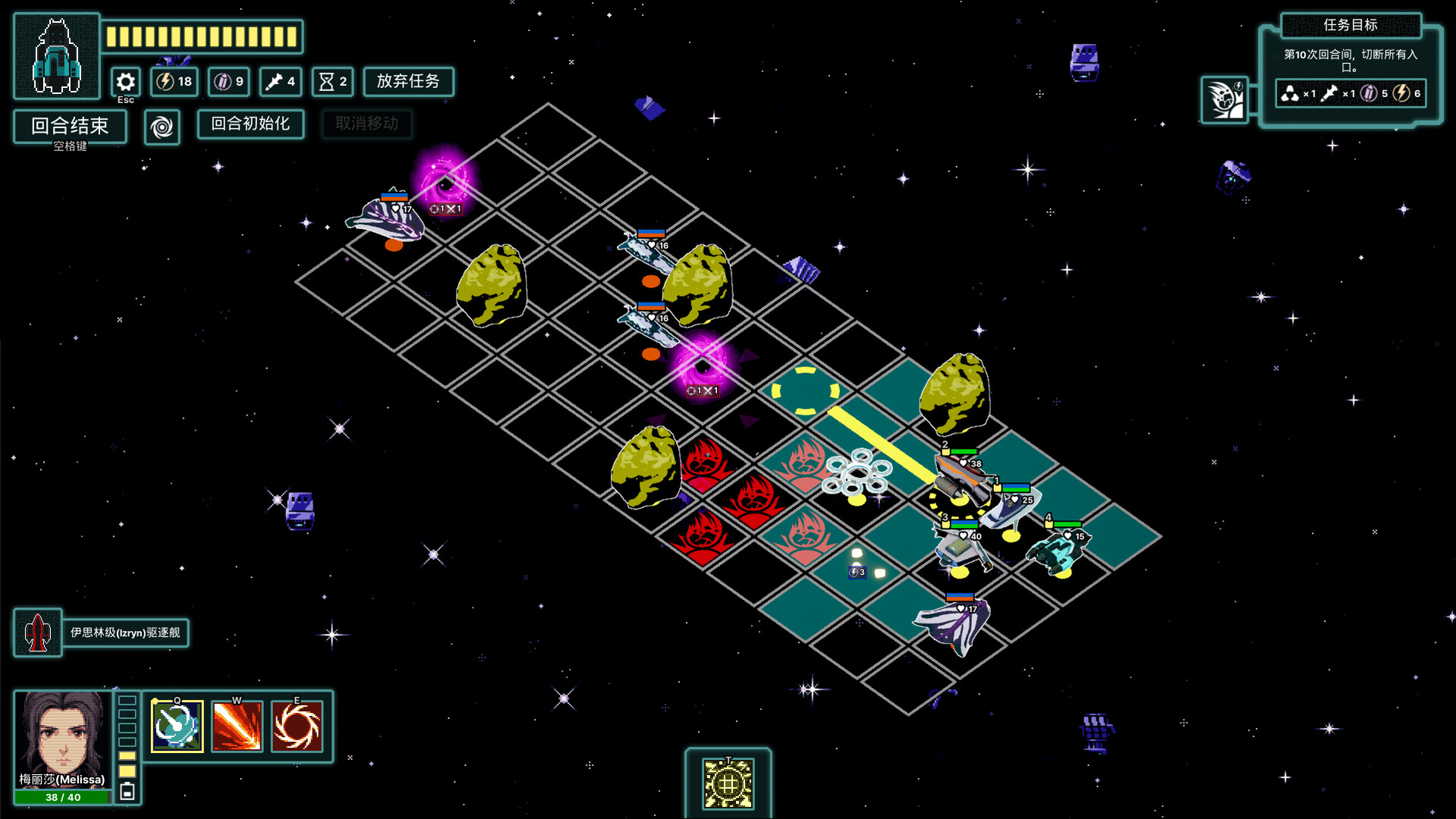End the turn with 回合结束
The image size is (1456, 819).
pos(70,126)
